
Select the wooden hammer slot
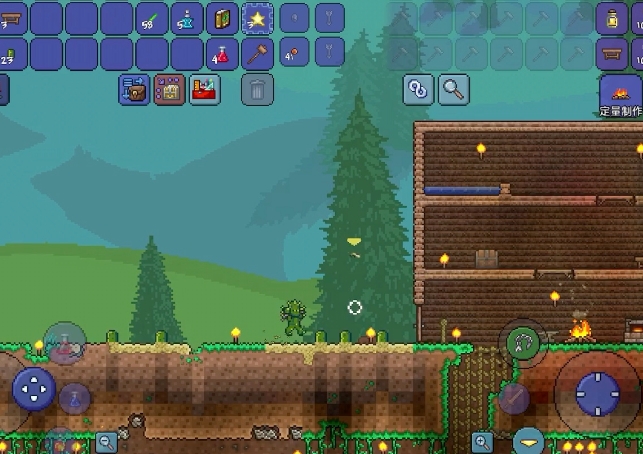tap(258, 54)
